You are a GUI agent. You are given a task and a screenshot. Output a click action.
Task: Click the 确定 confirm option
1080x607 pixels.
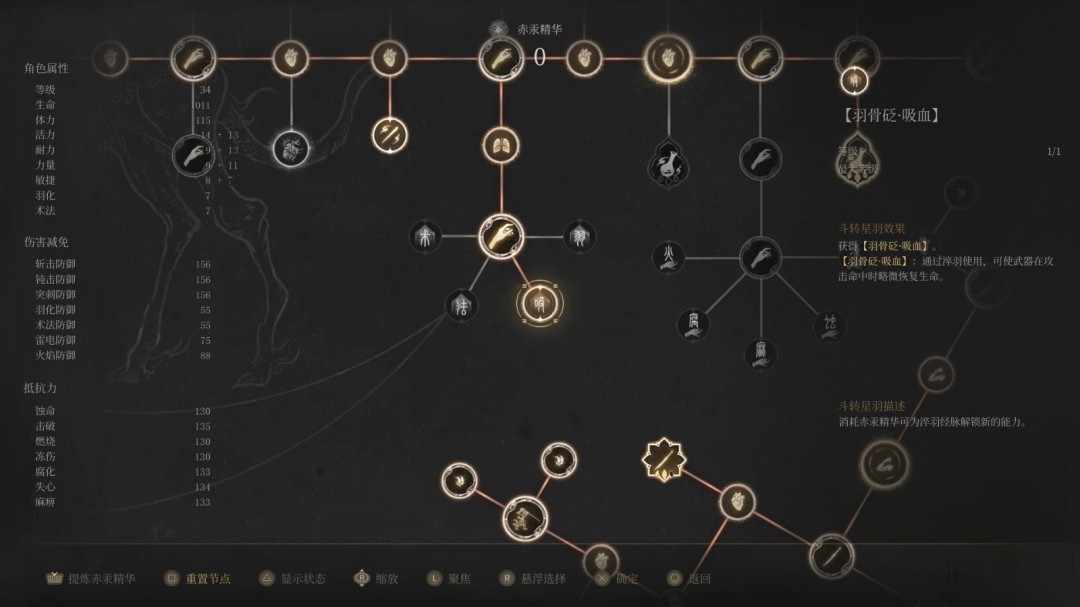coord(617,578)
